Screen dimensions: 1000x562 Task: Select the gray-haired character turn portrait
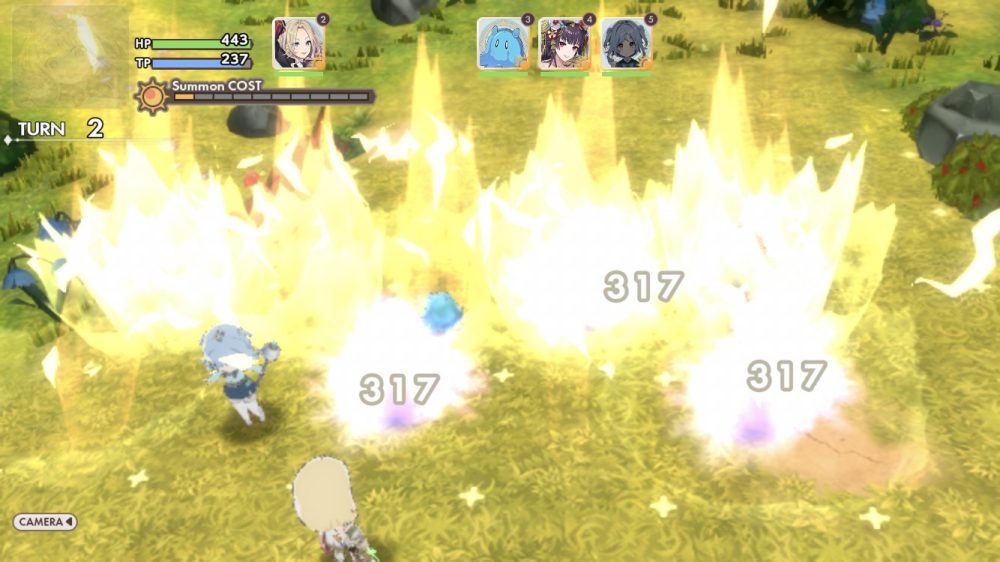pyautogui.click(x=626, y=44)
